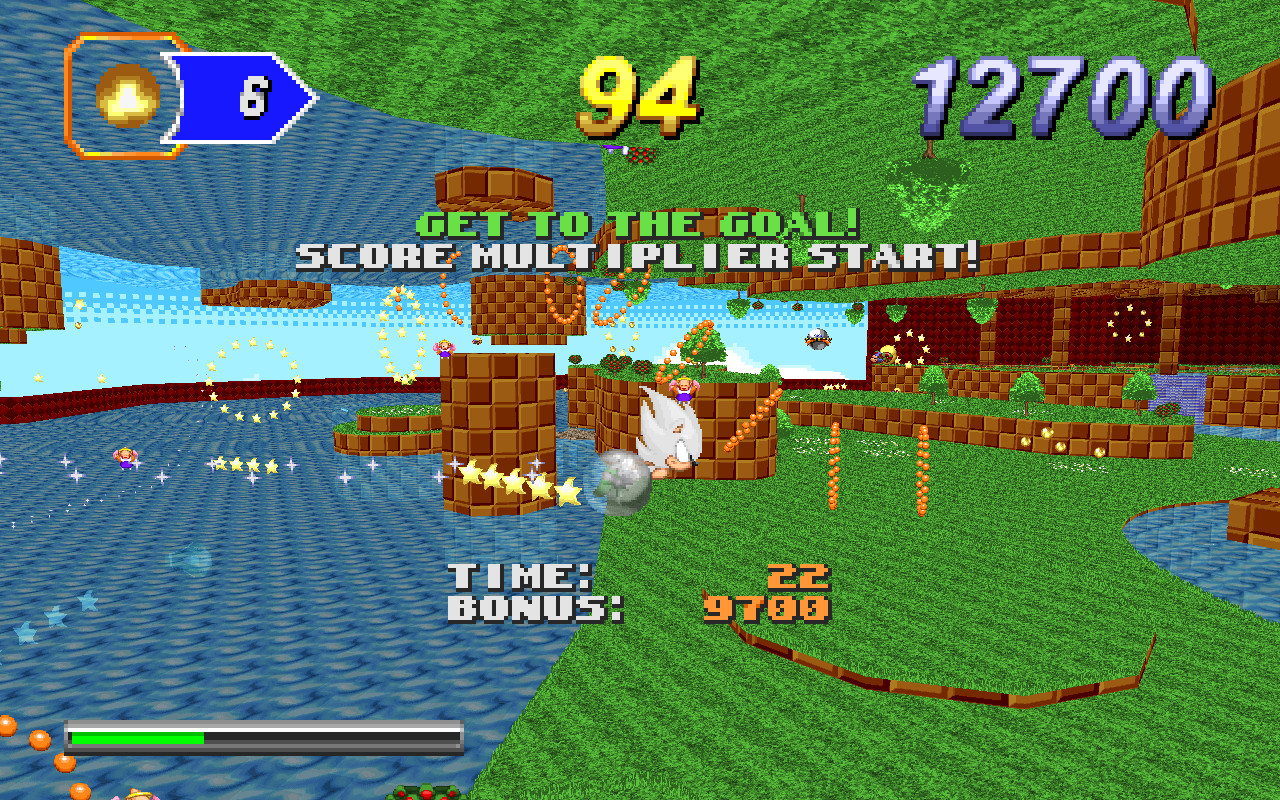Select the yellow capsule item near the checkered wall

(x=888, y=353)
